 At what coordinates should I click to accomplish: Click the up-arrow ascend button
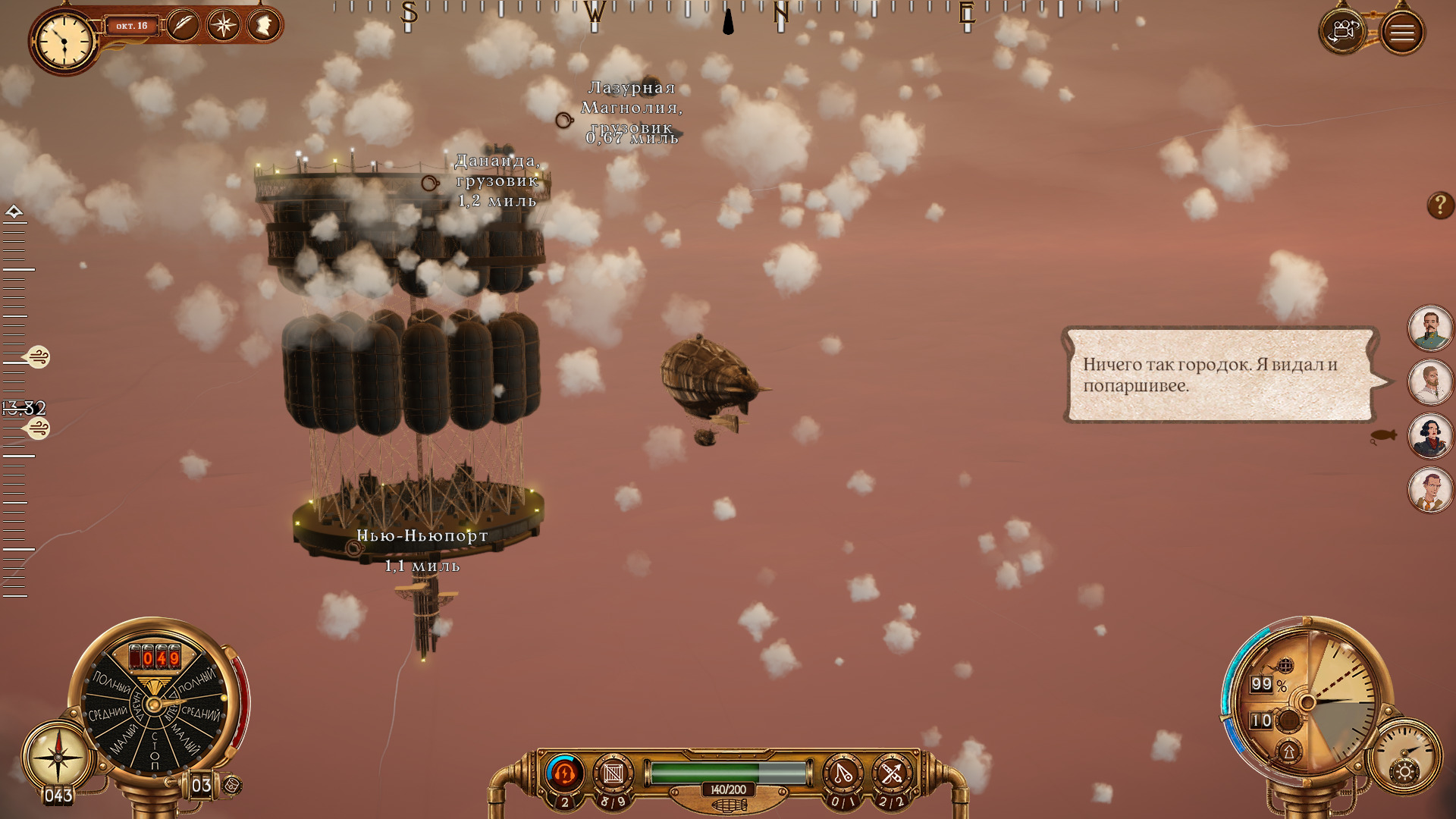click(x=1288, y=752)
